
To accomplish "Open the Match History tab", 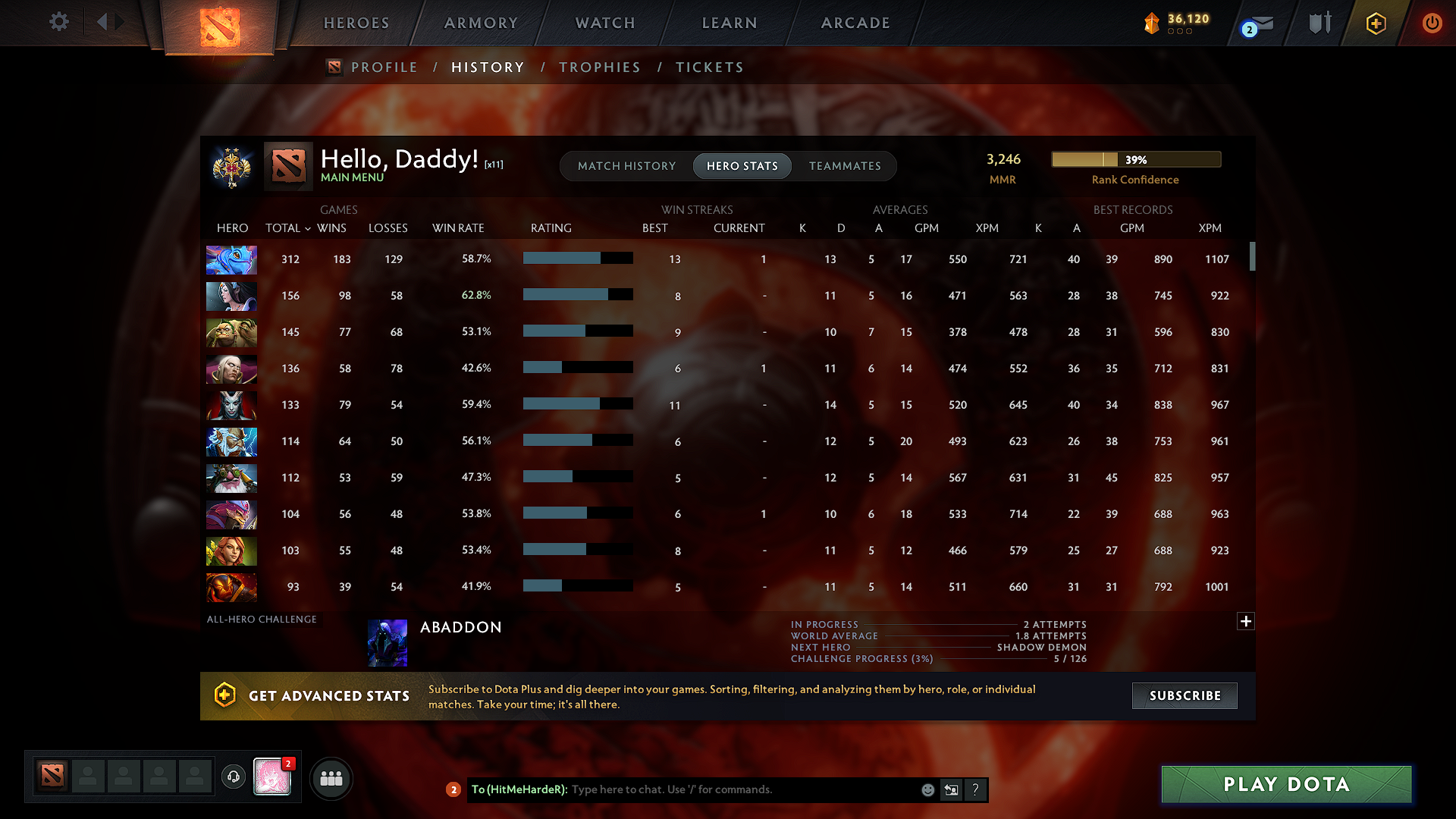I will (626, 166).
